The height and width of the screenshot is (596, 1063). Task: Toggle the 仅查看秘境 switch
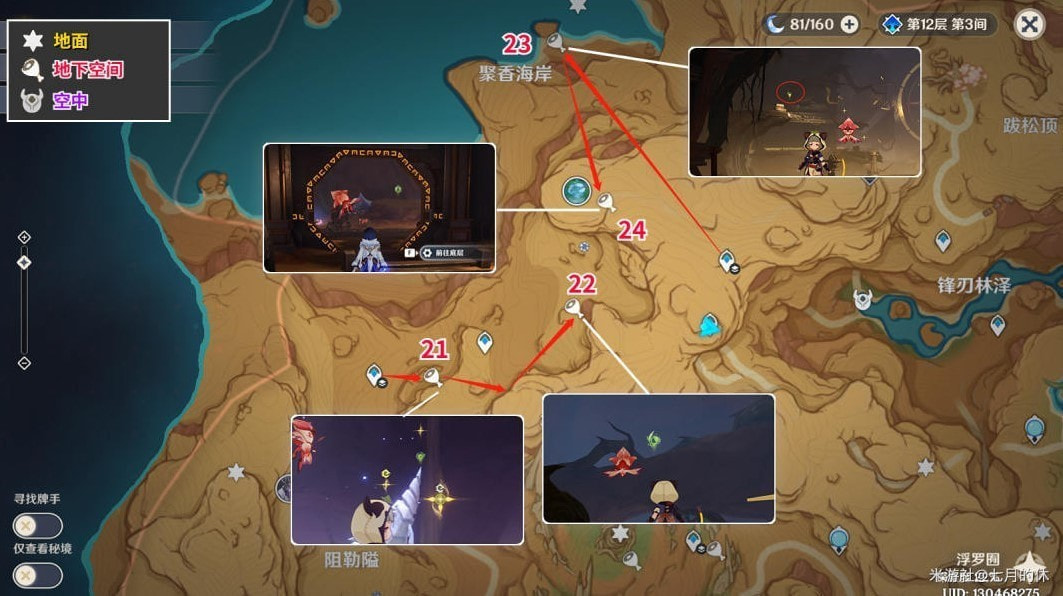37,576
